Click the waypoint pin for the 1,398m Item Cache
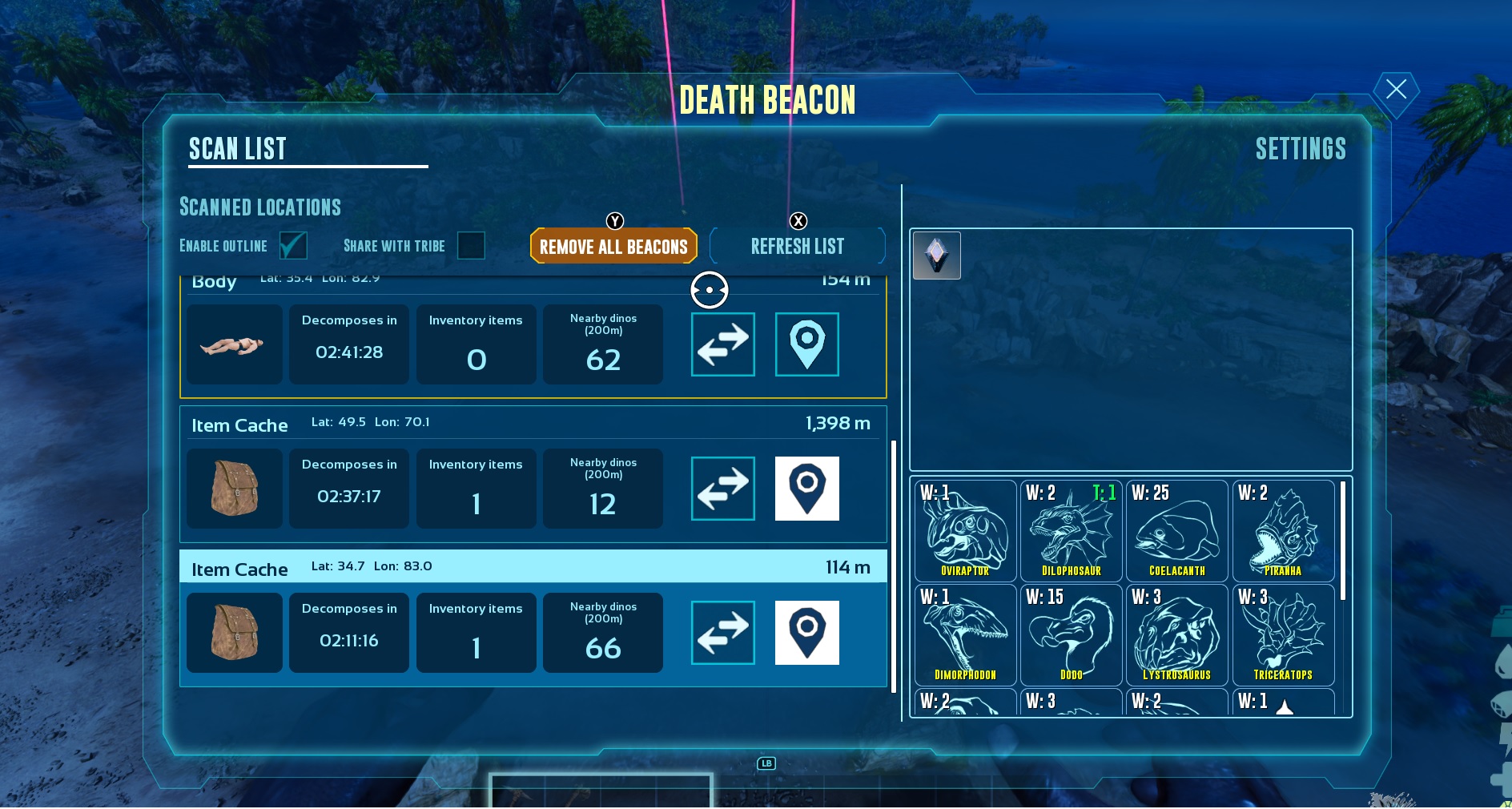Image resolution: width=1512 pixels, height=809 pixels. pyautogui.click(x=806, y=489)
